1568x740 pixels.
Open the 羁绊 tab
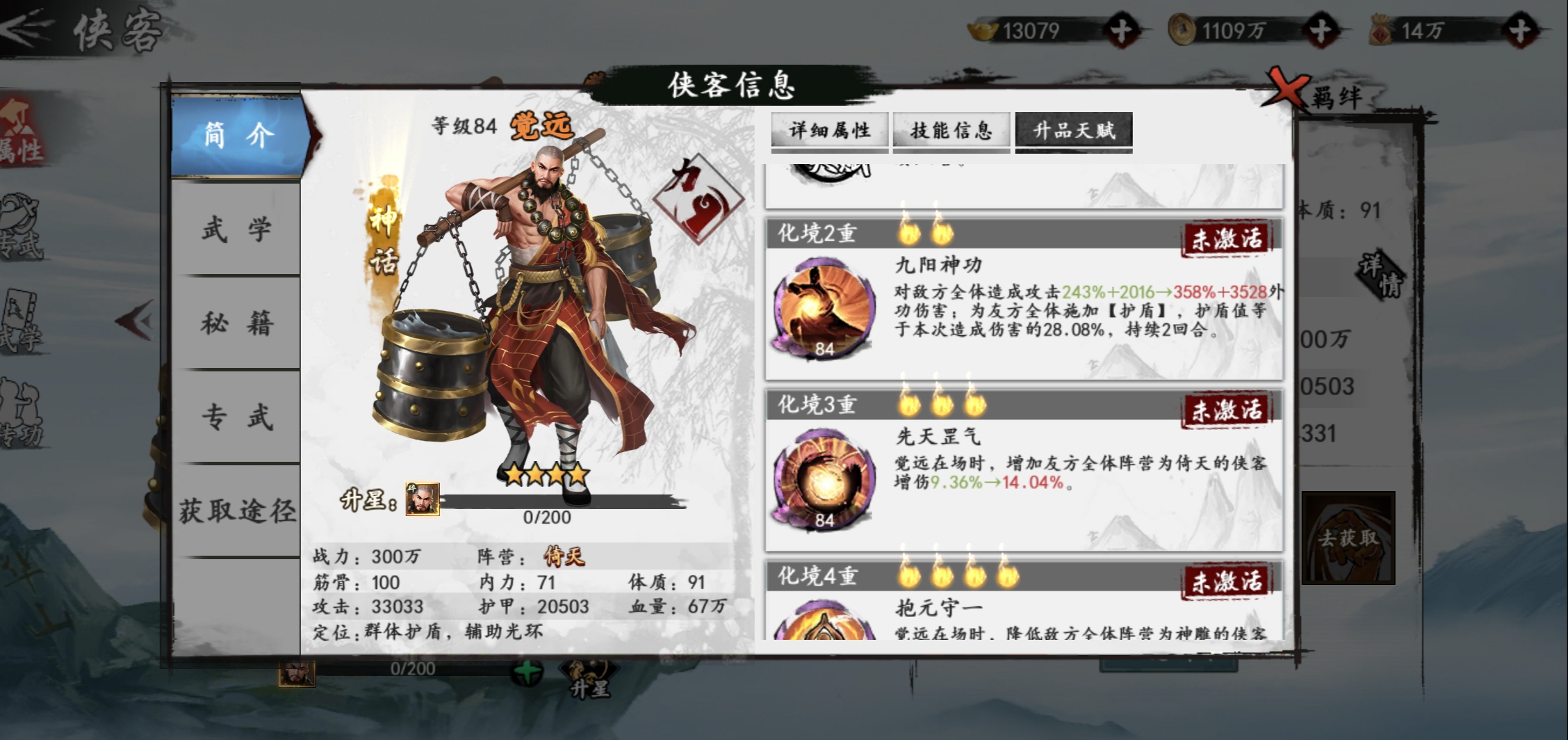[x=1337, y=97]
